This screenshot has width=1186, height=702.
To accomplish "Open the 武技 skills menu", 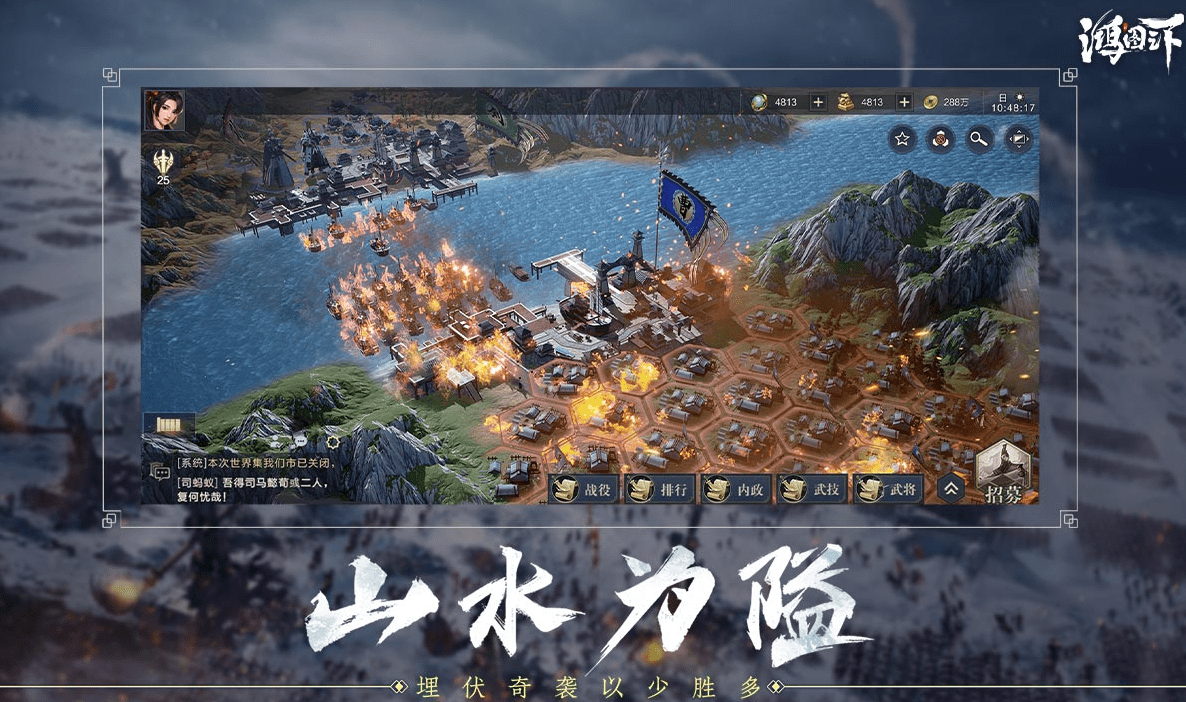I will click(x=814, y=489).
